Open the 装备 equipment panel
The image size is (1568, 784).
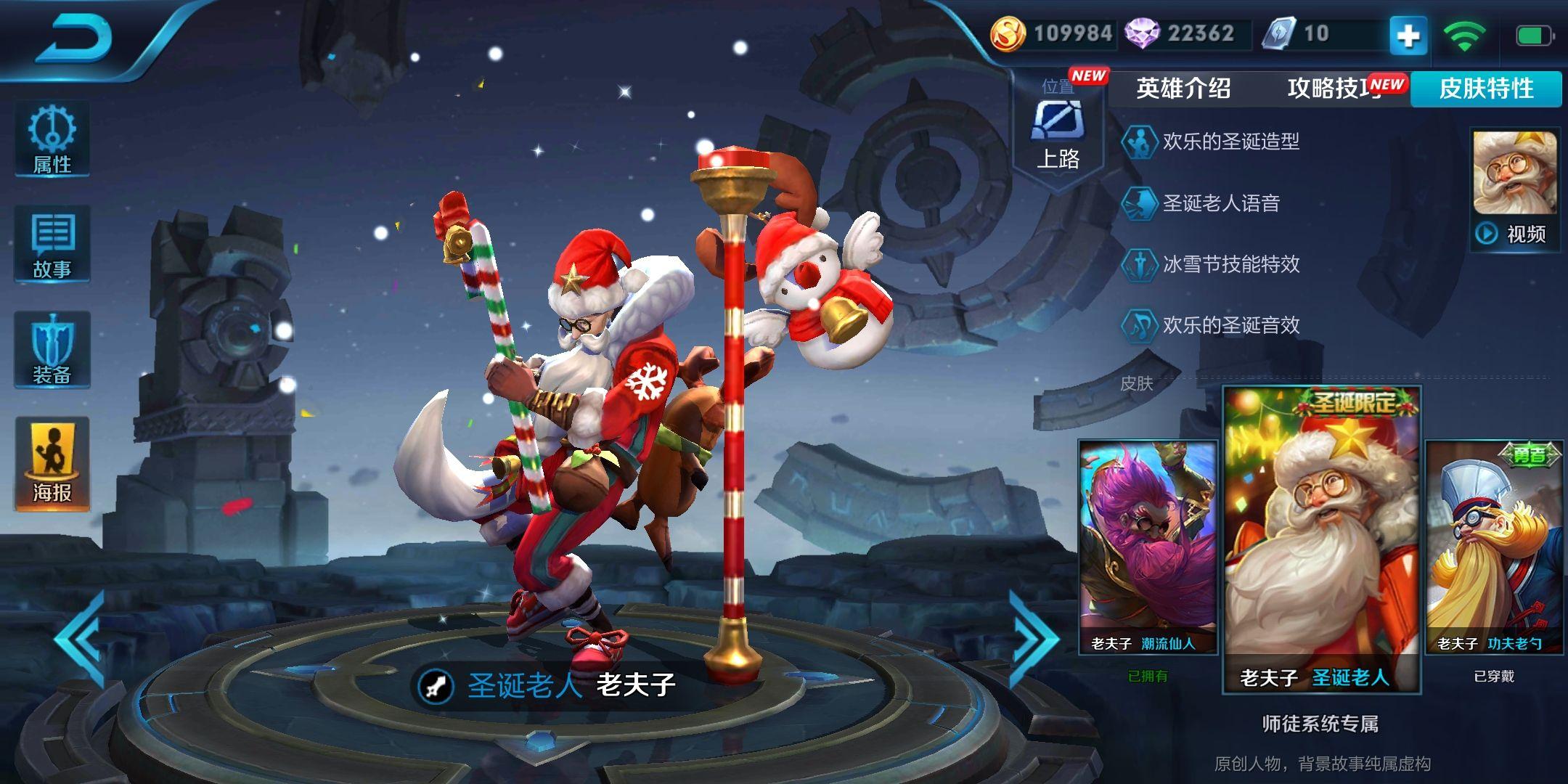click(x=52, y=350)
